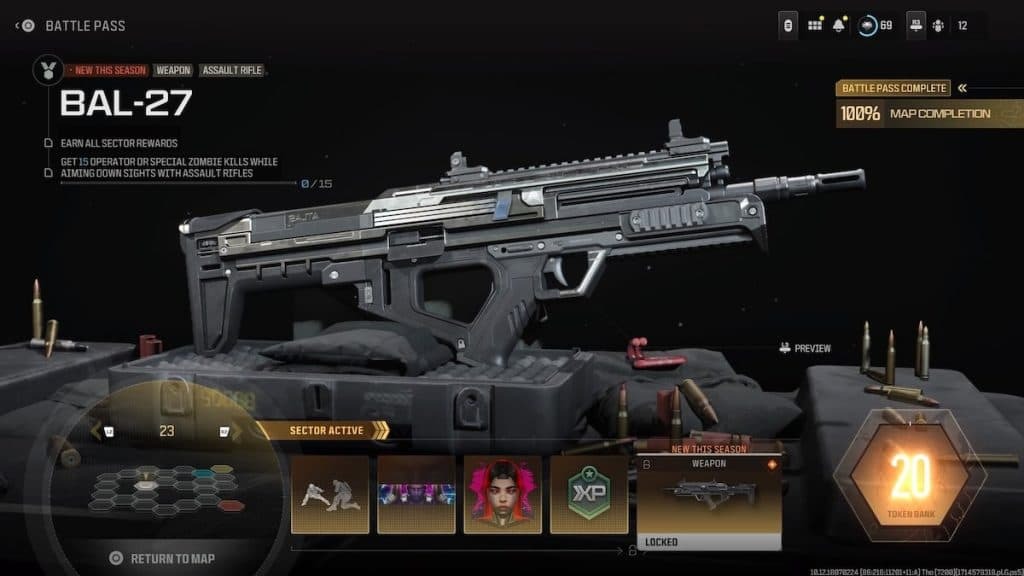1024x576 pixels.
Task: Open the social party icon
Action: coord(937,25)
